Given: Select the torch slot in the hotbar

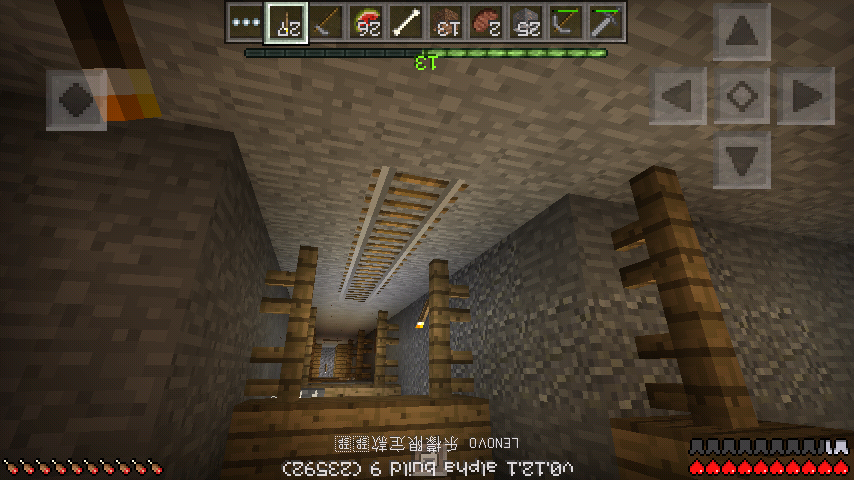Looking at the screenshot, I should (x=286, y=21).
